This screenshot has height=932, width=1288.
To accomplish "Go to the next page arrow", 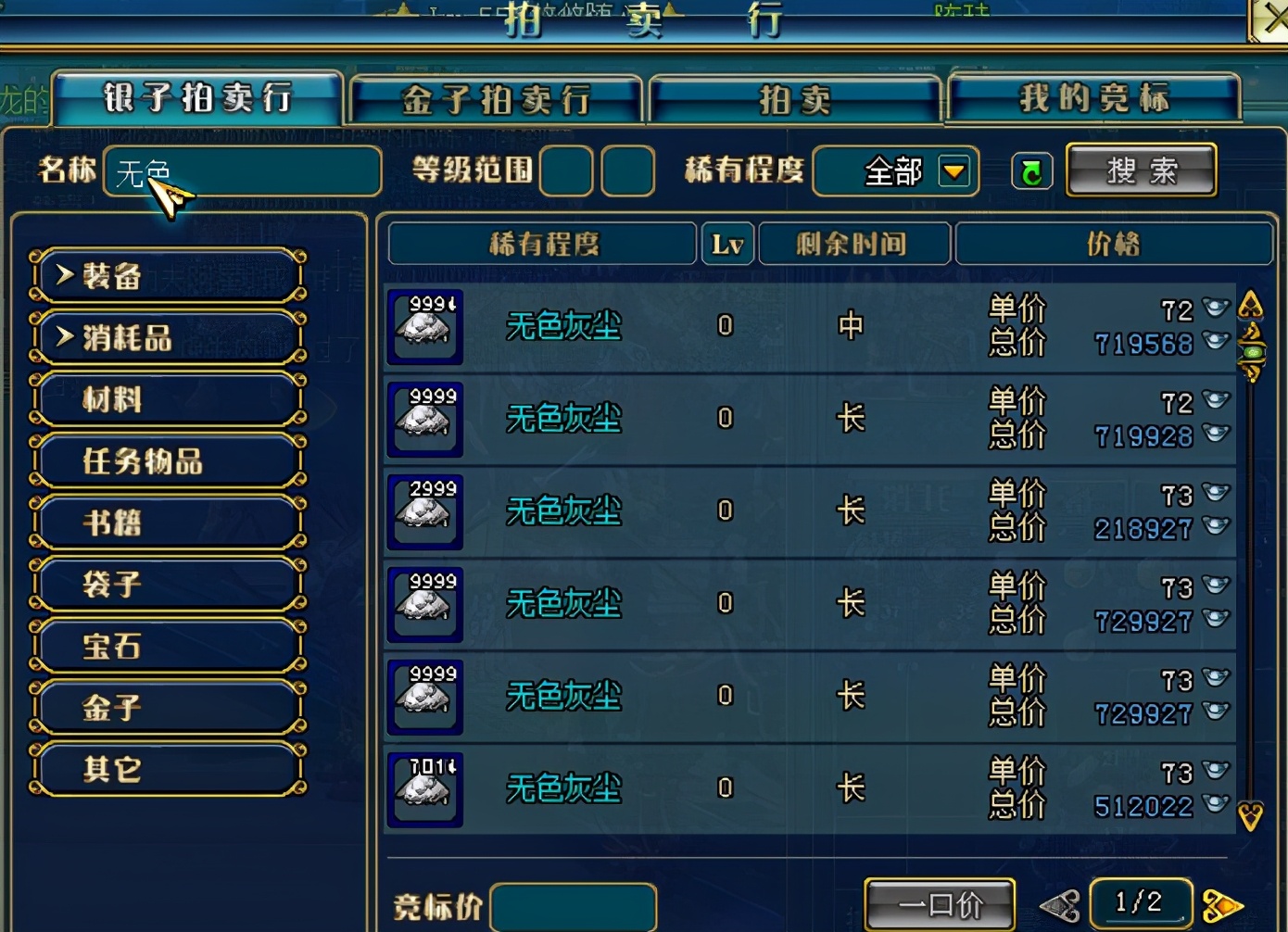I will click(1220, 905).
